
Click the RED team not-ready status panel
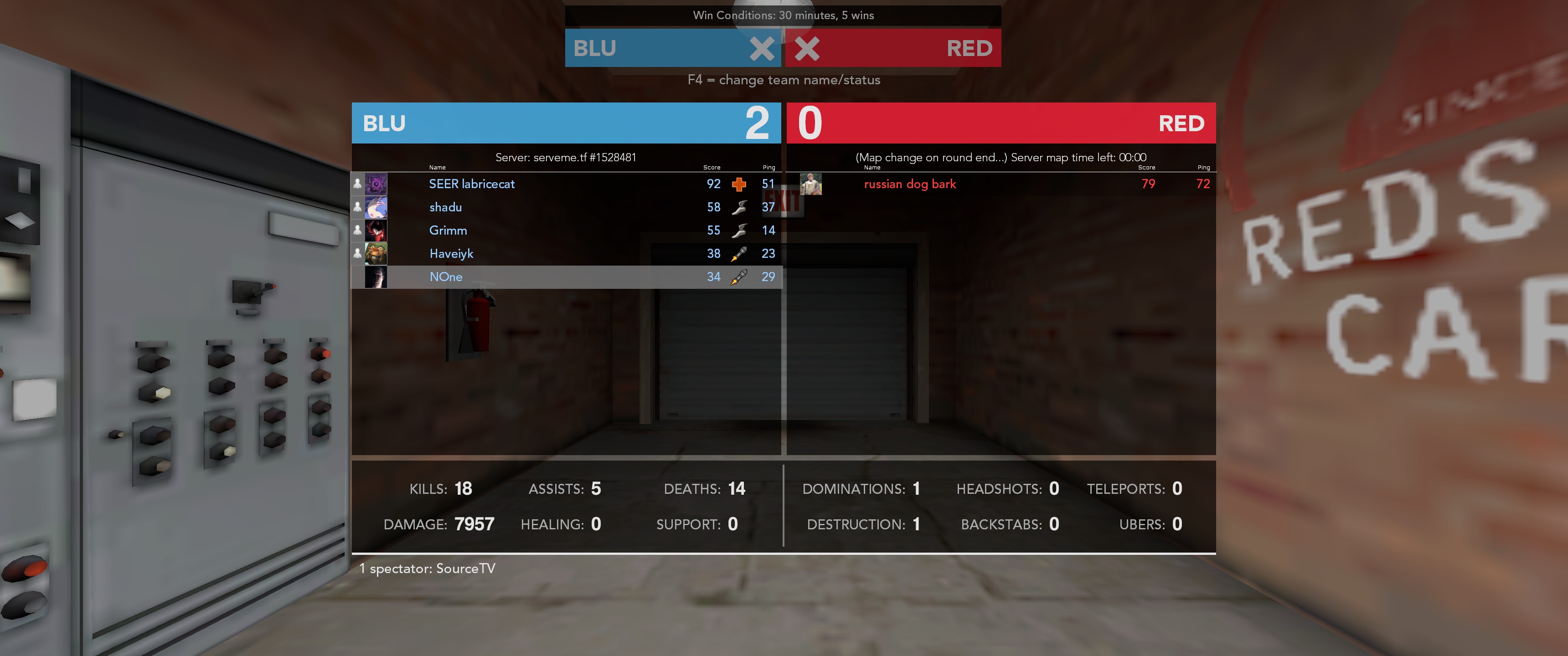892,48
